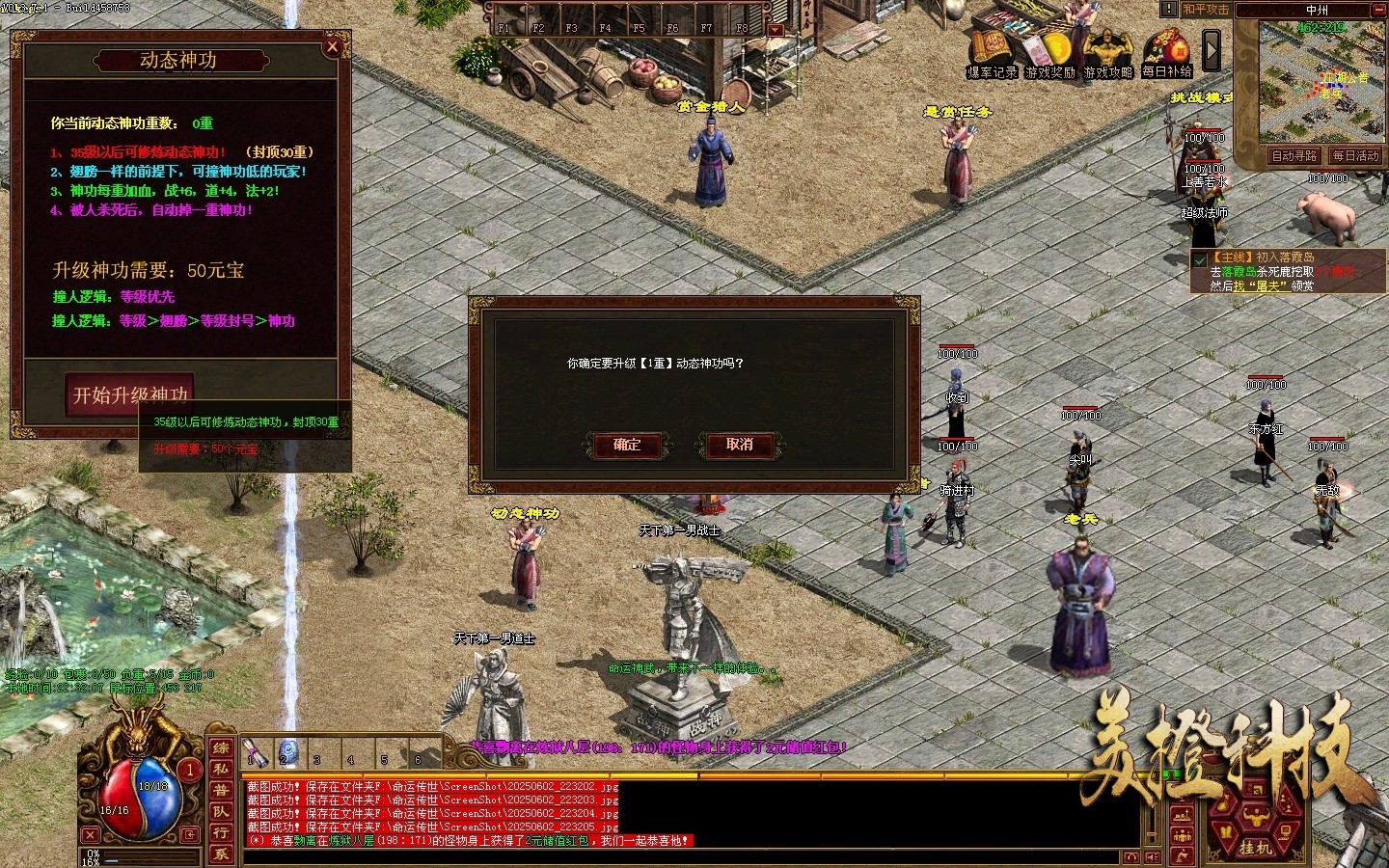Close the 动态神功 panel
The image size is (1389, 868).
coord(332,46)
